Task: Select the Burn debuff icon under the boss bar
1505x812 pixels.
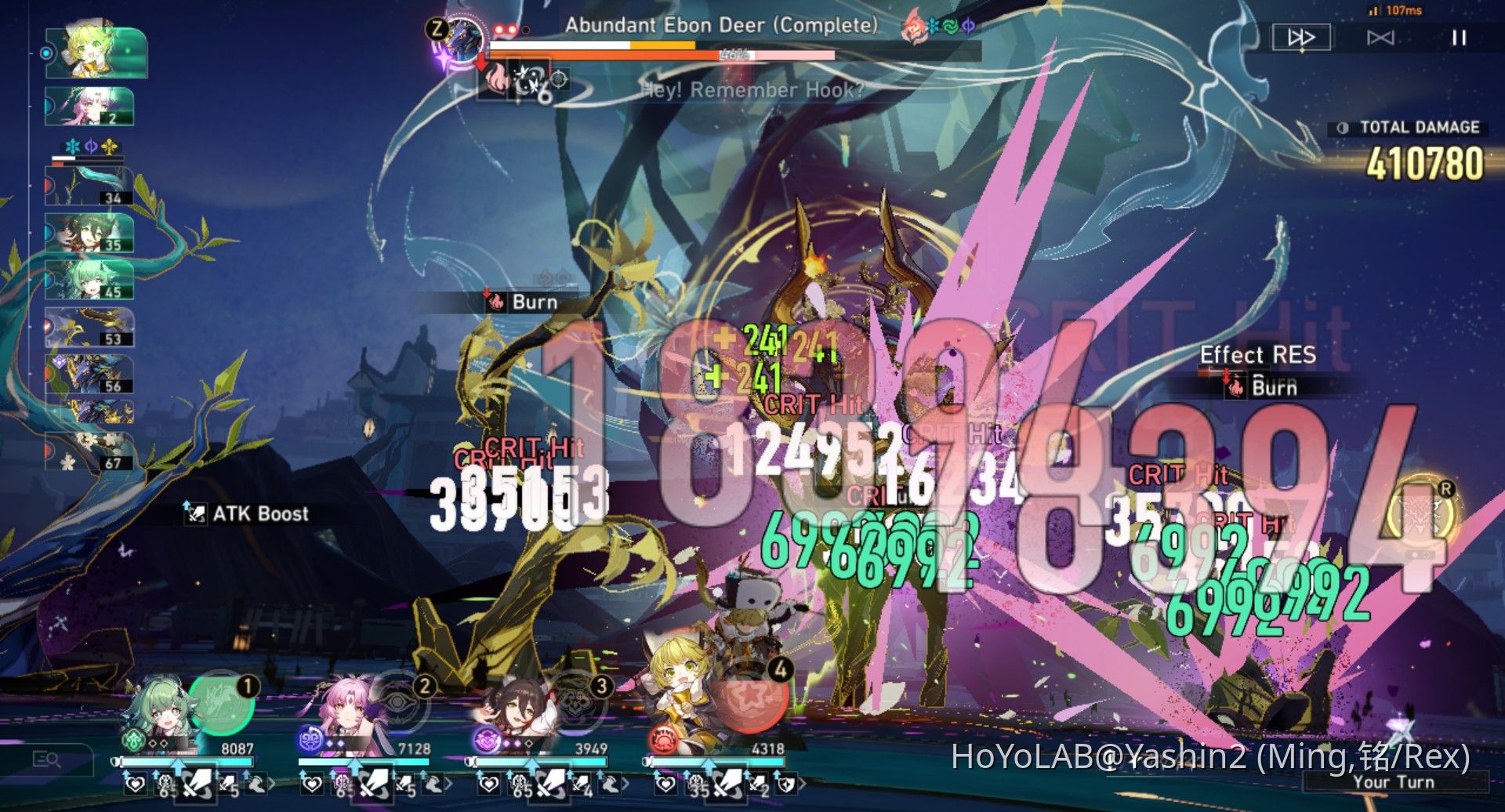Action: tap(498, 82)
